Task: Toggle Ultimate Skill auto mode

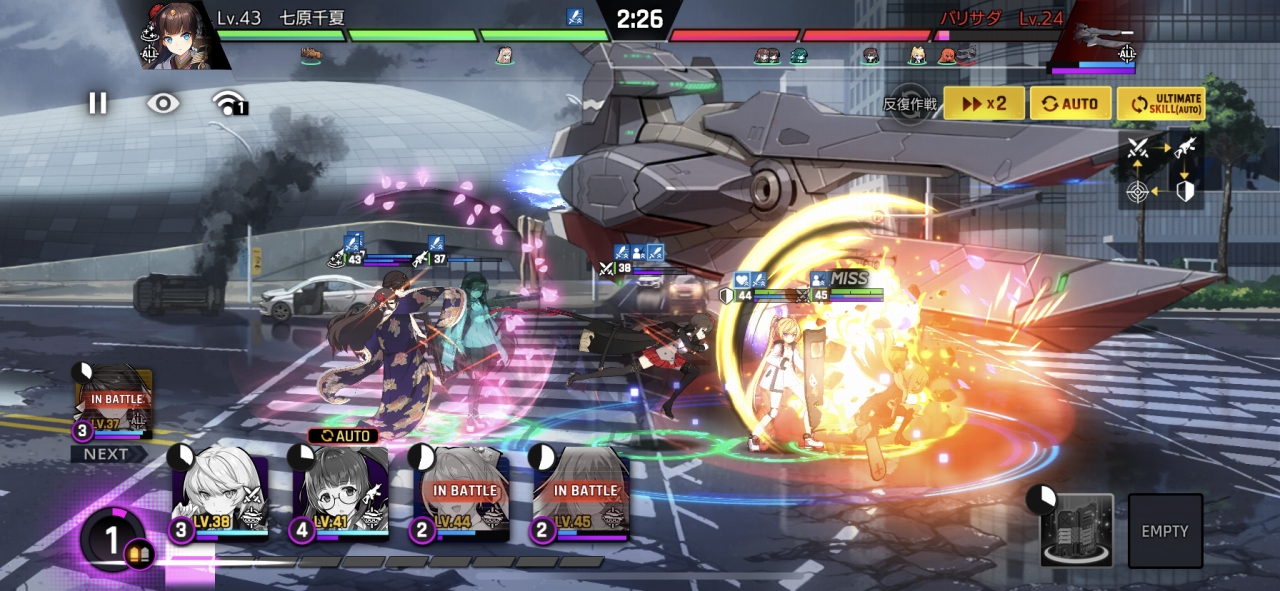Action: (1160, 103)
